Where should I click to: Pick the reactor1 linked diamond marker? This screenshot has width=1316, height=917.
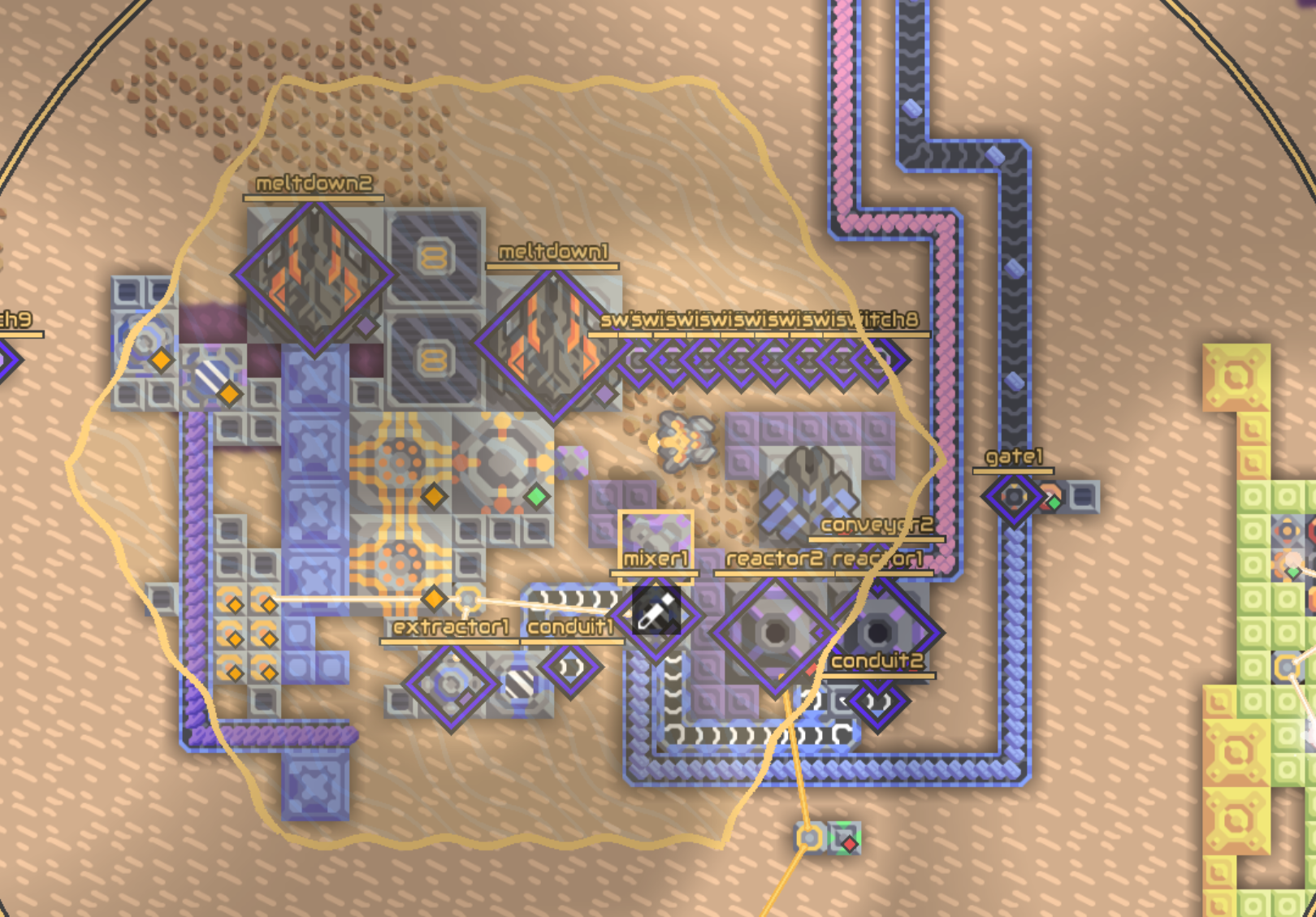tap(880, 631)
